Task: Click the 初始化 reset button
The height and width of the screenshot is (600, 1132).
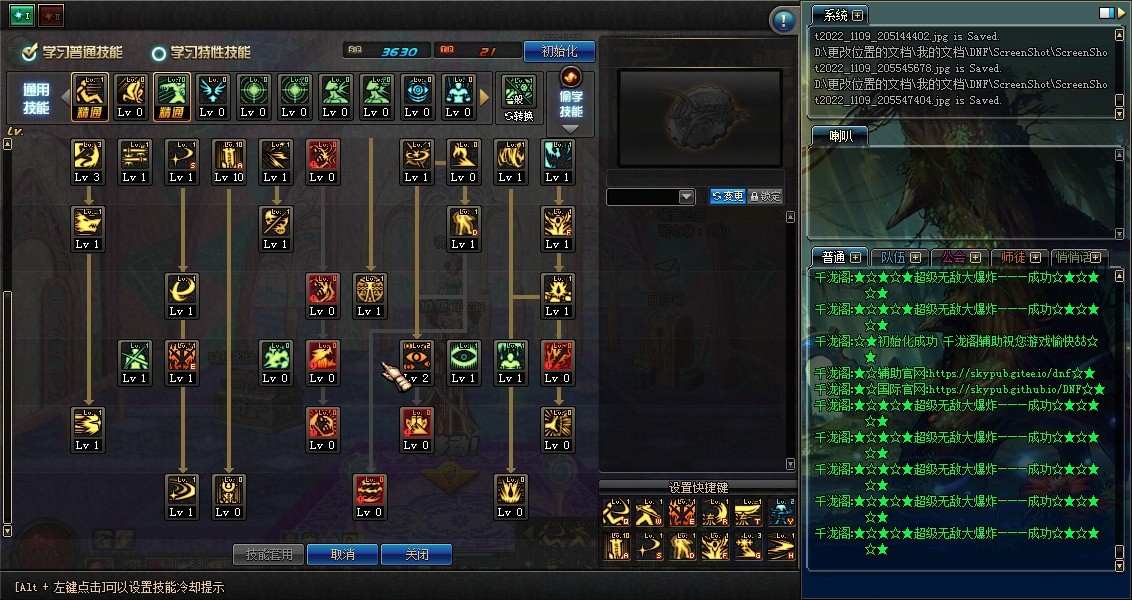Action: pyautogui.click(x=559, y=51)
